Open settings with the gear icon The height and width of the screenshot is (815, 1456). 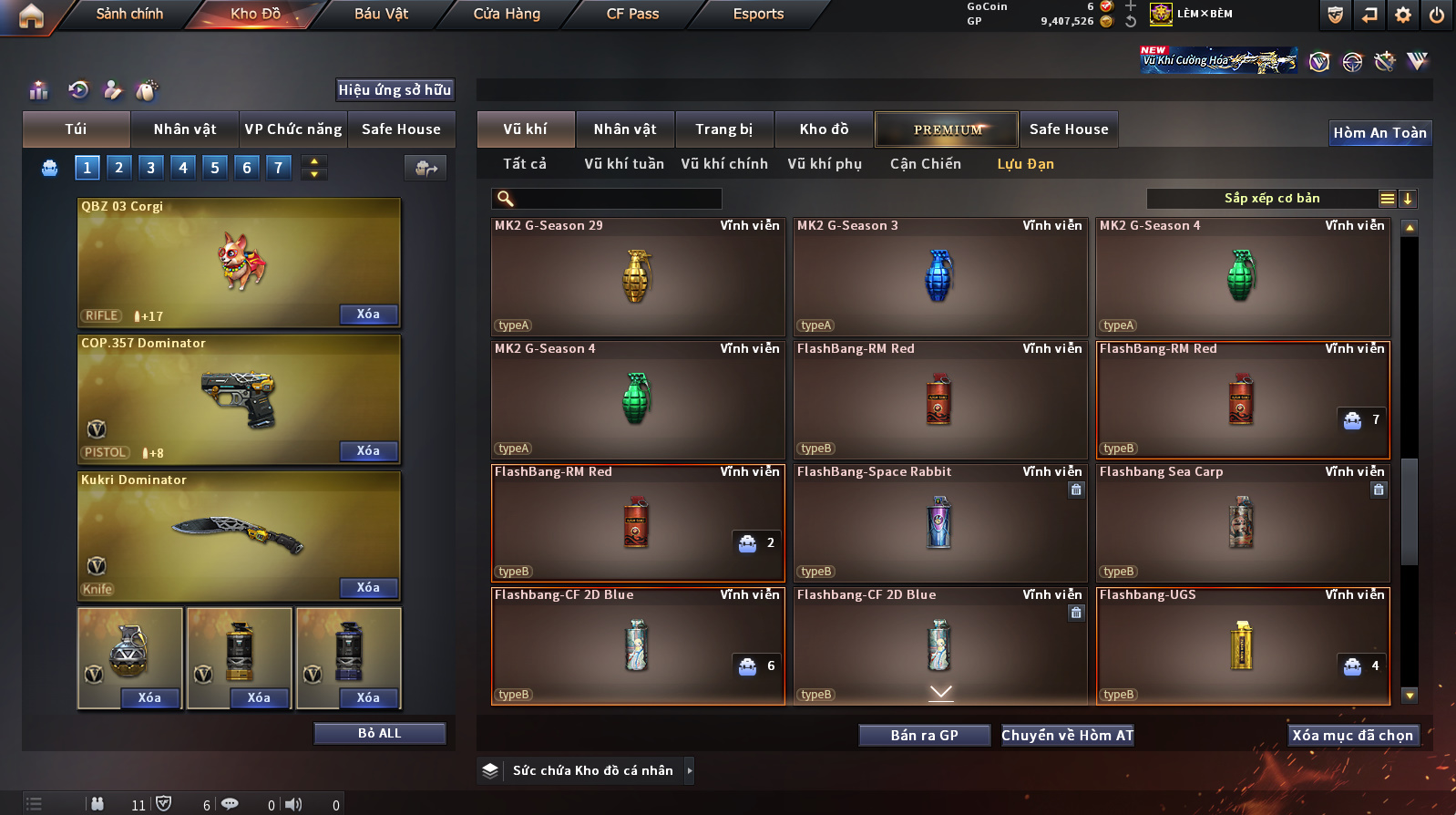(1403, 15)
